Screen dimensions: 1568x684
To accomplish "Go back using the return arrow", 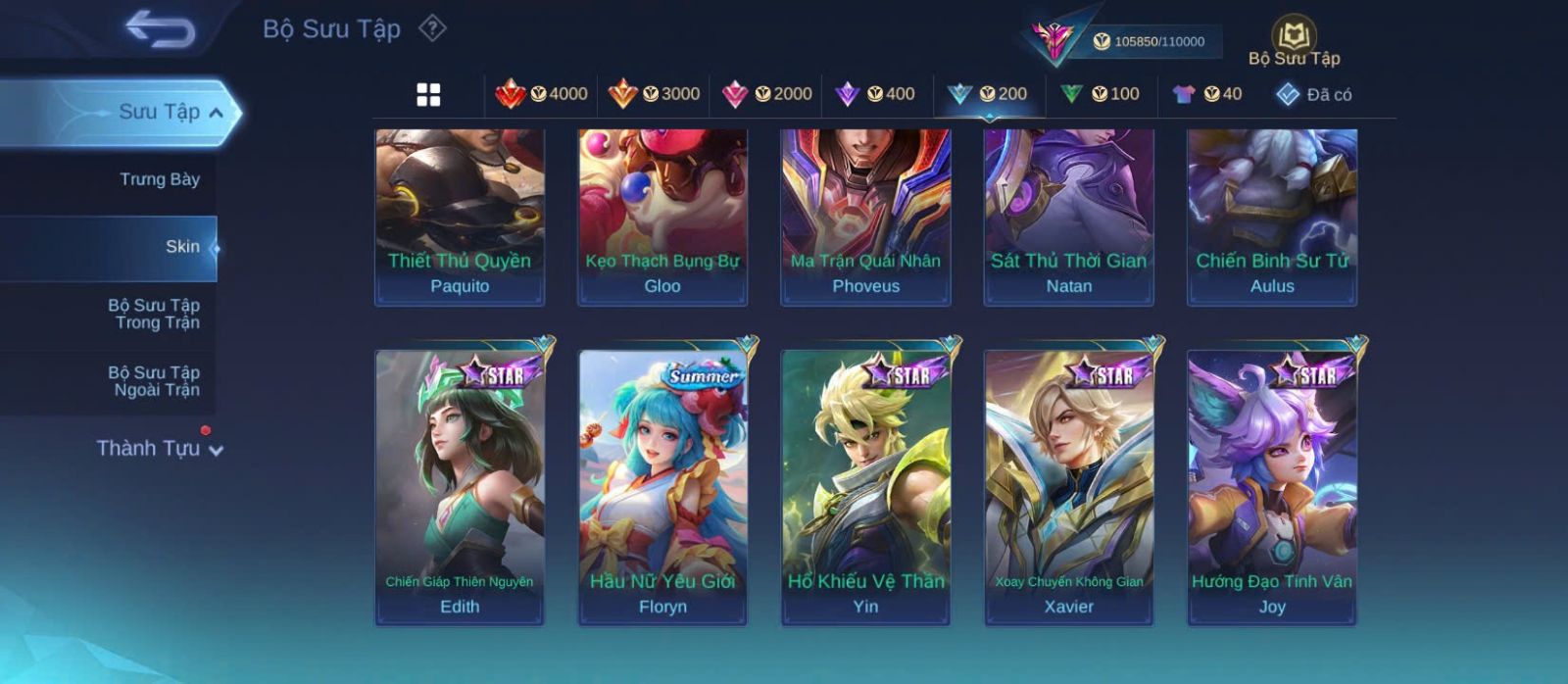I will [160, 28].
